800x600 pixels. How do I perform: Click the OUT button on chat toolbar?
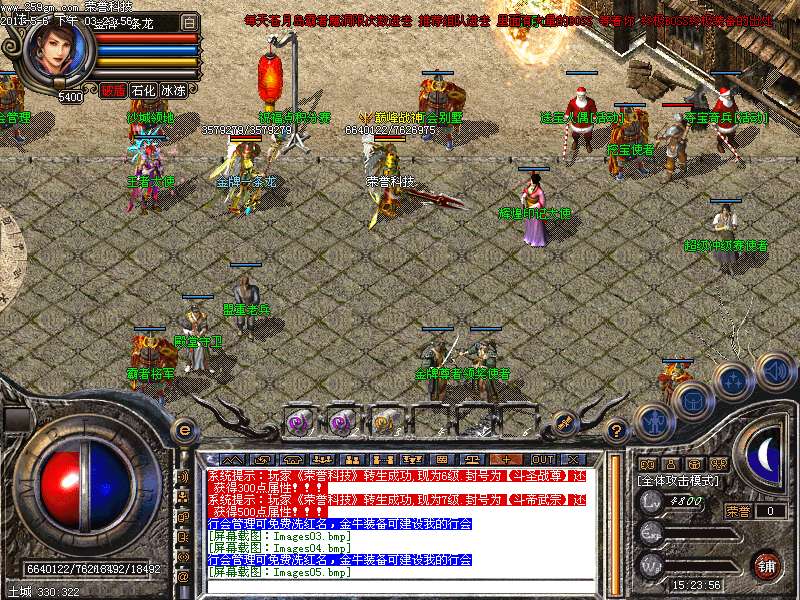pyautogui.click(x=543, y=459)
